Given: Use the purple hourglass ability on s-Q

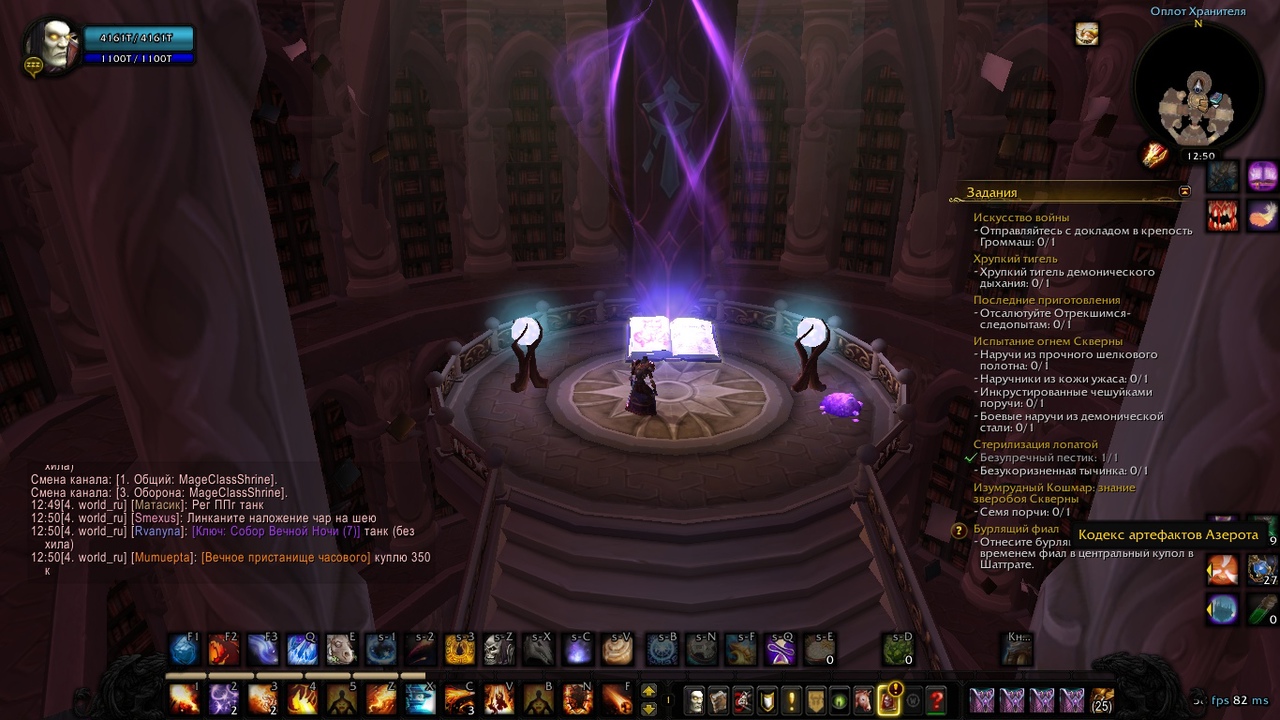Looking at the screenshot, I should tap(780, 650).
